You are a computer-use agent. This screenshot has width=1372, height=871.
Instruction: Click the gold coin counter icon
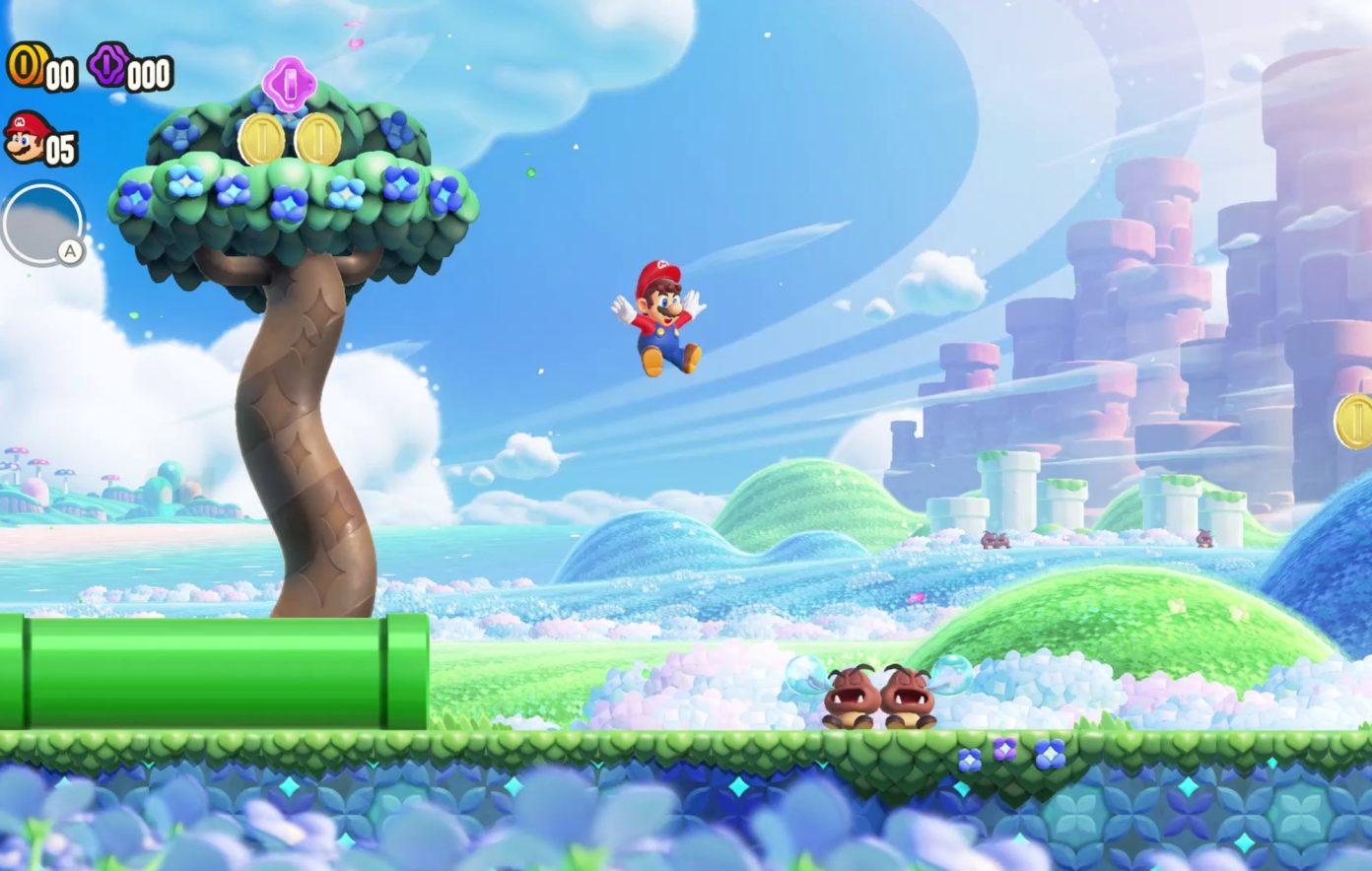point(24,65)
